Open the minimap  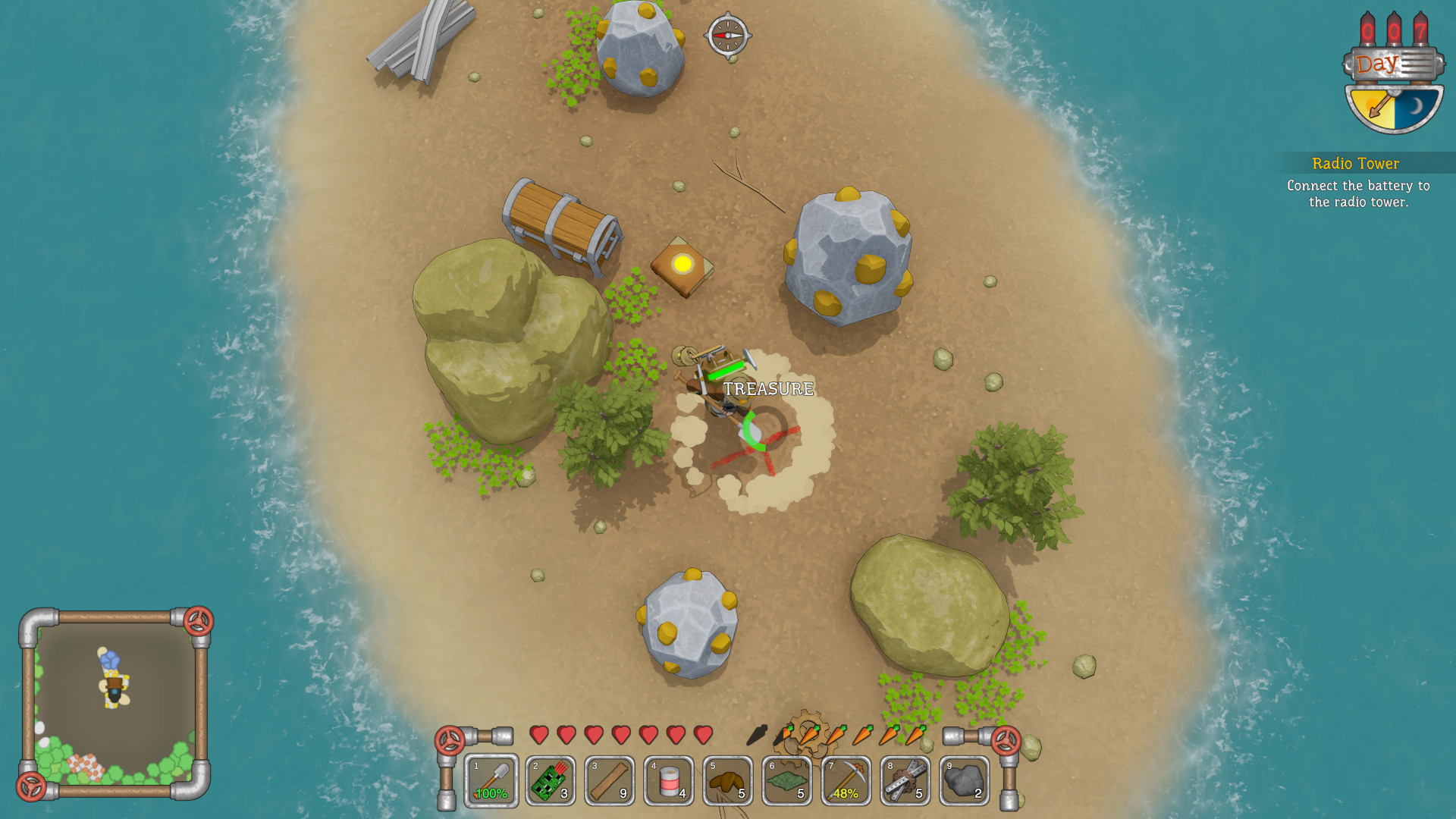click(115, 703)
